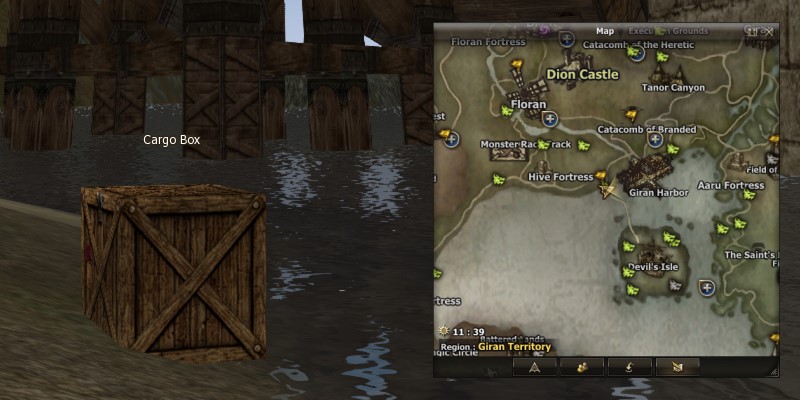Click the map's folded flag button
Viewport: 800px width, 400px height.
pyautogui.click(x=677, y=367)
